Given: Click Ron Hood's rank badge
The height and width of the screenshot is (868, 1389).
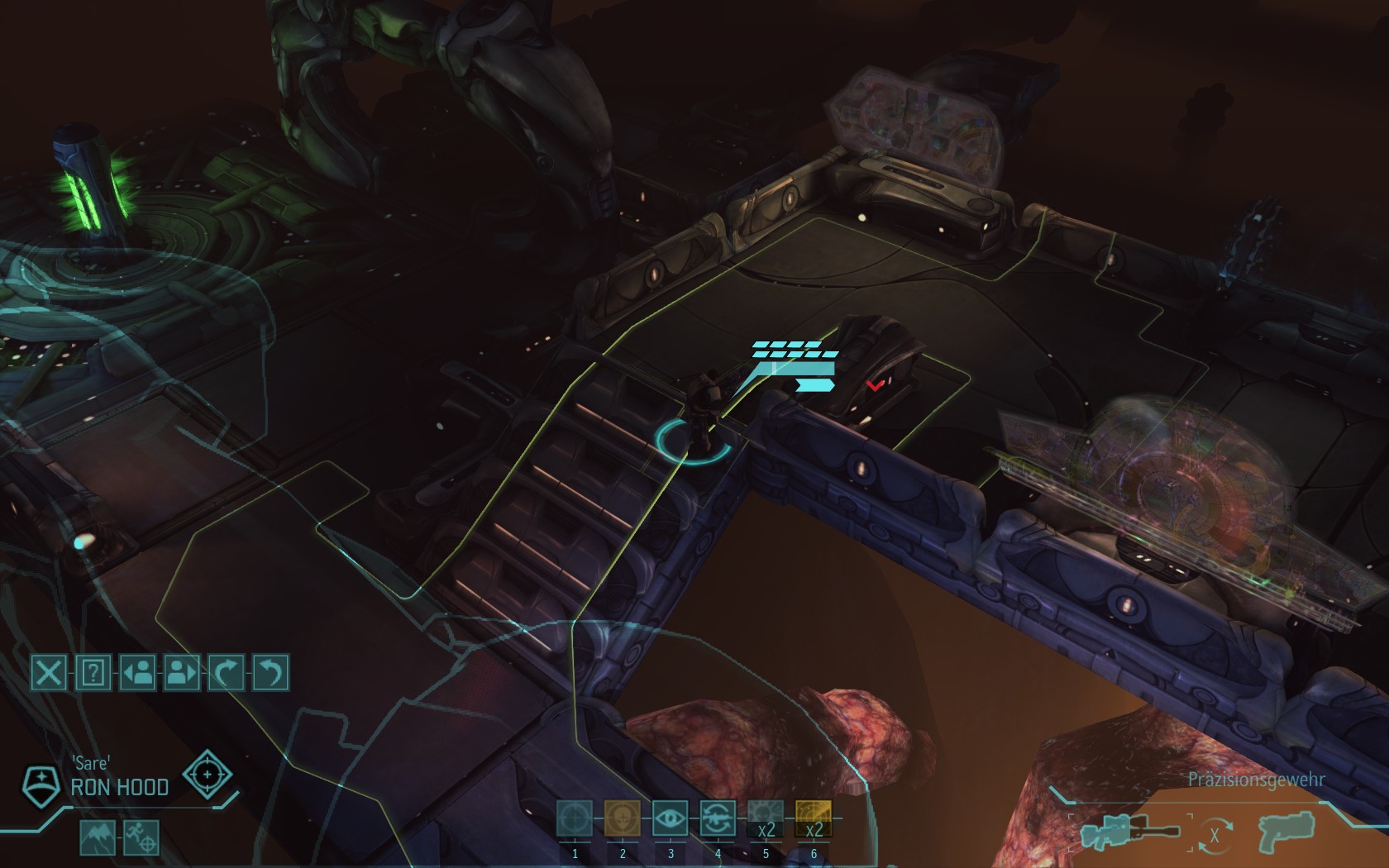Looking at the screenshot, I should click(x=40, y=786).
